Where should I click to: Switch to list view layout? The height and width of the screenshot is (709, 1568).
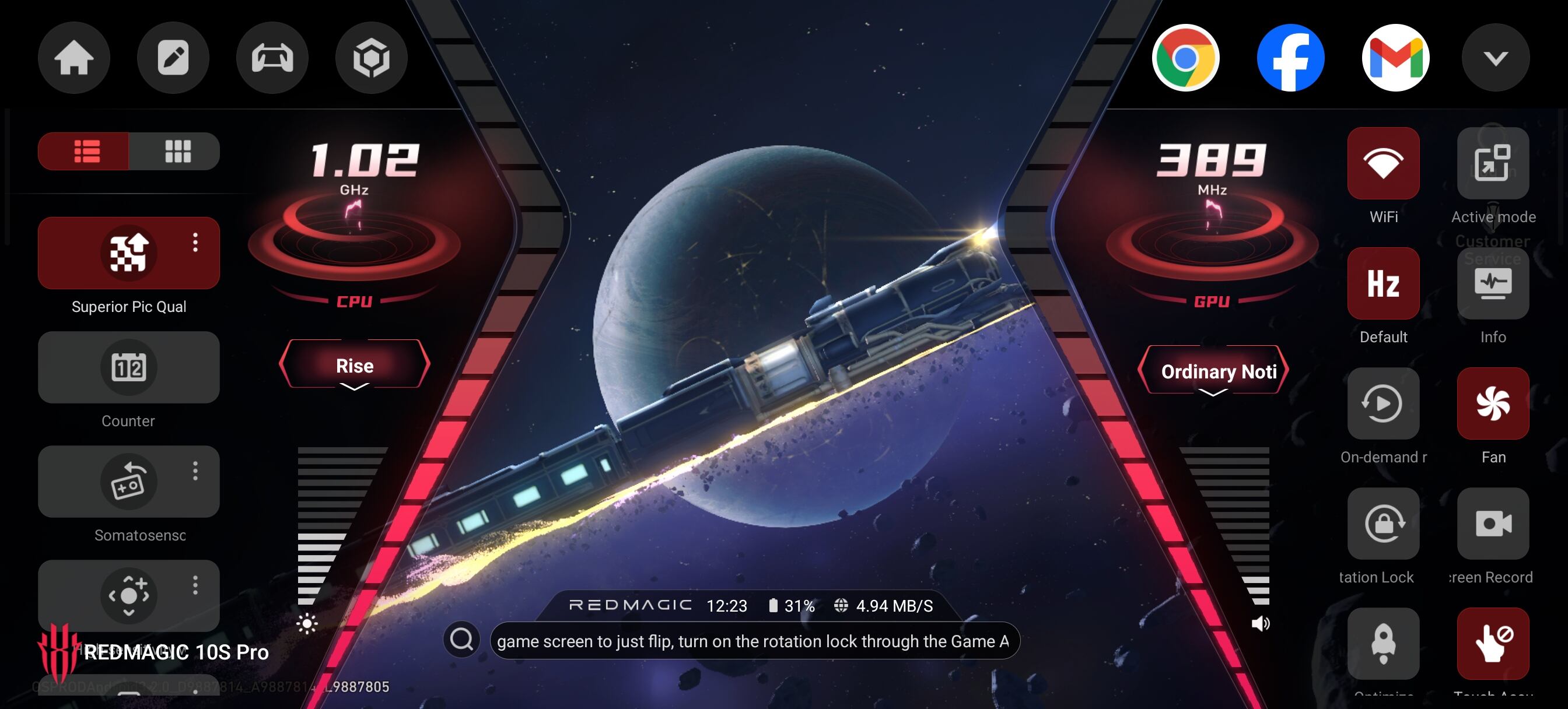[x=85, y=151]
